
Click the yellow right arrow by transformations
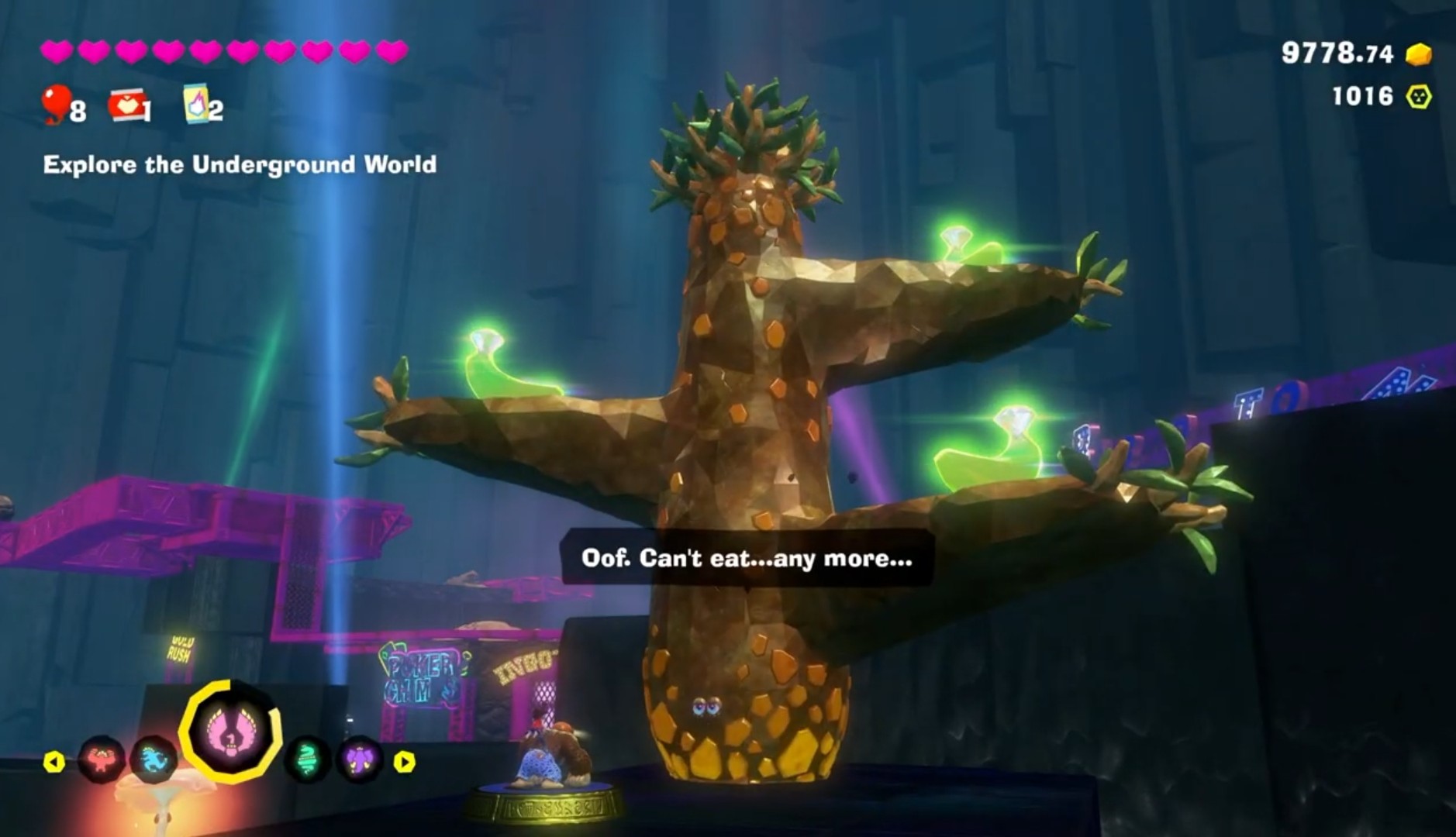coord(404,763)
